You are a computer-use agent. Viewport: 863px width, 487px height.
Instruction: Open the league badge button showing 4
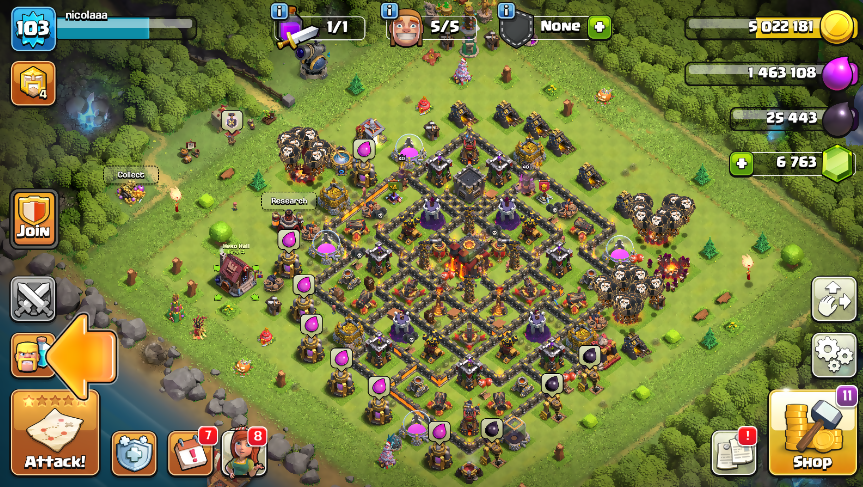tap(33, 84)
